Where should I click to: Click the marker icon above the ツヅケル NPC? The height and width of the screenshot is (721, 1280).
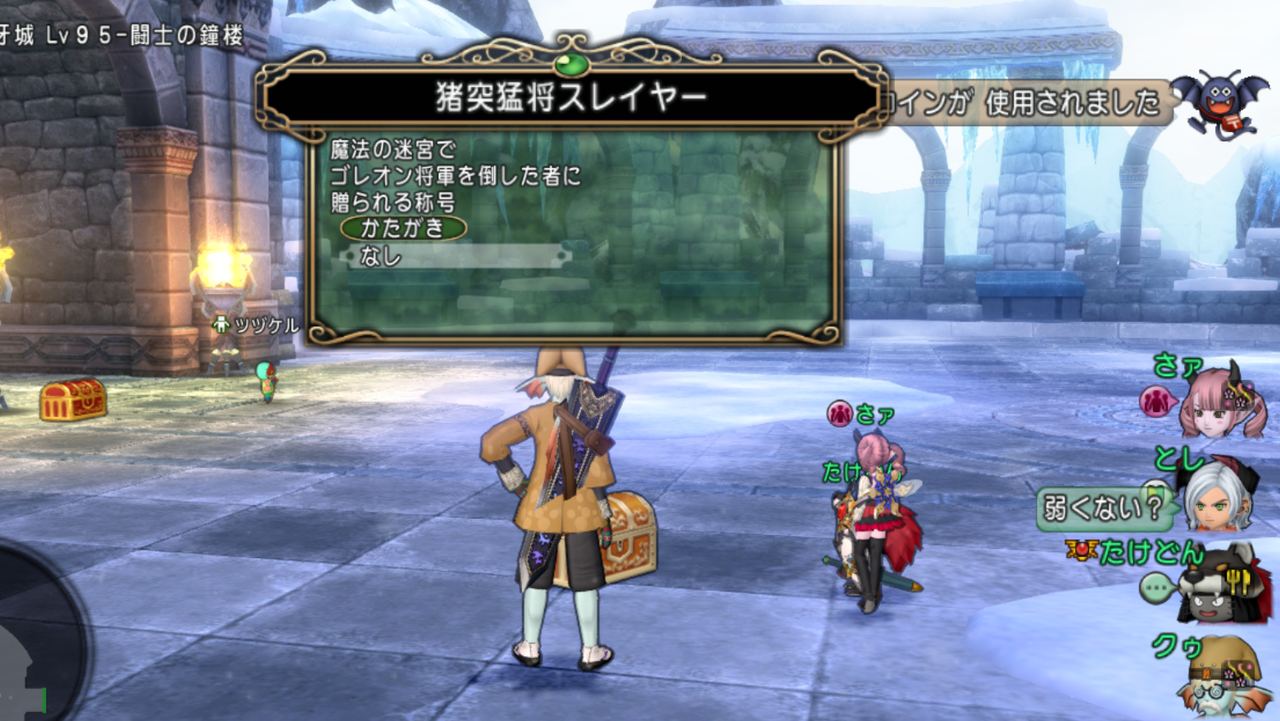(x=219, y=323)
